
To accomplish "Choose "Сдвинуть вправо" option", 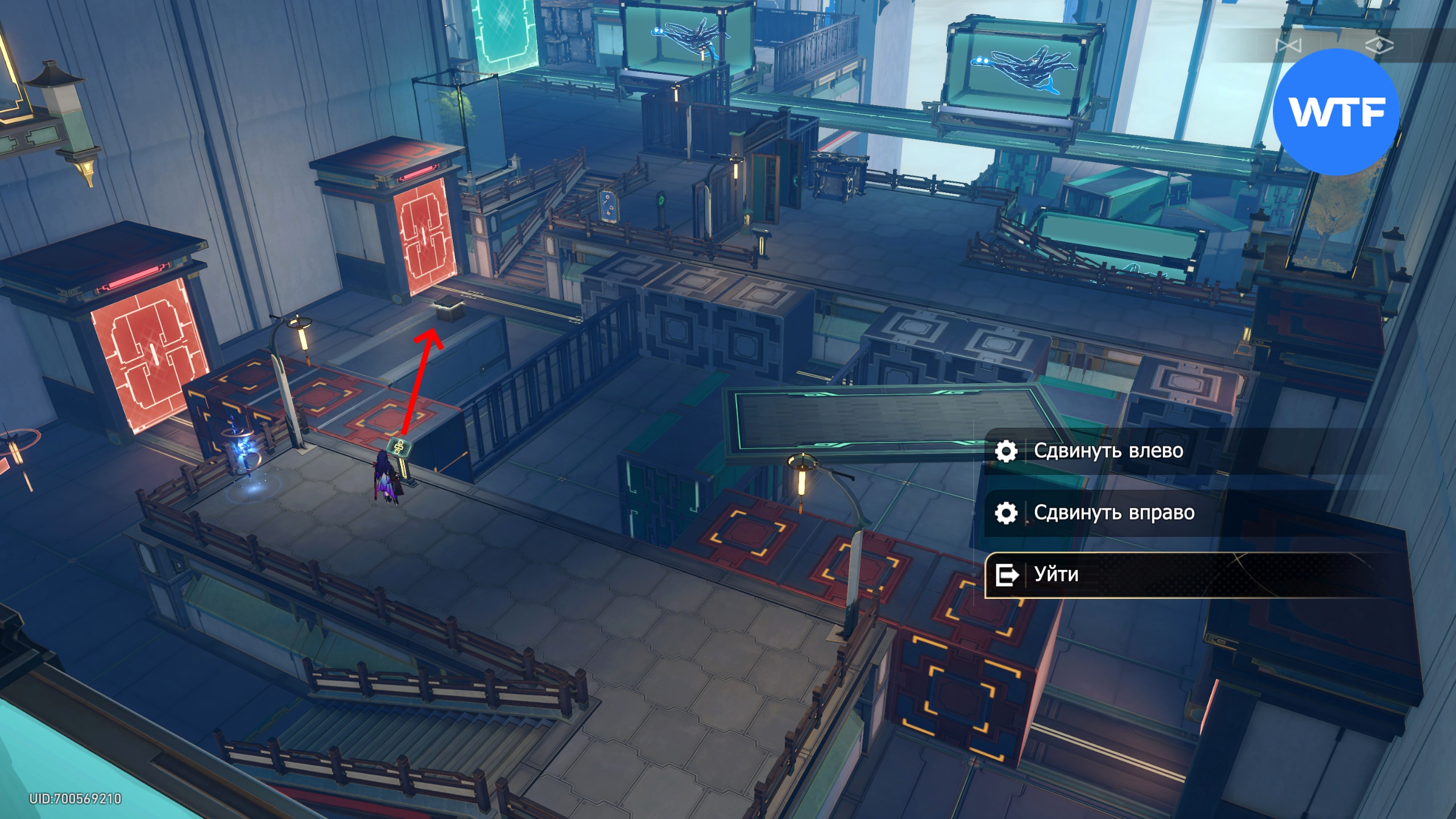I will point(1114,513).
